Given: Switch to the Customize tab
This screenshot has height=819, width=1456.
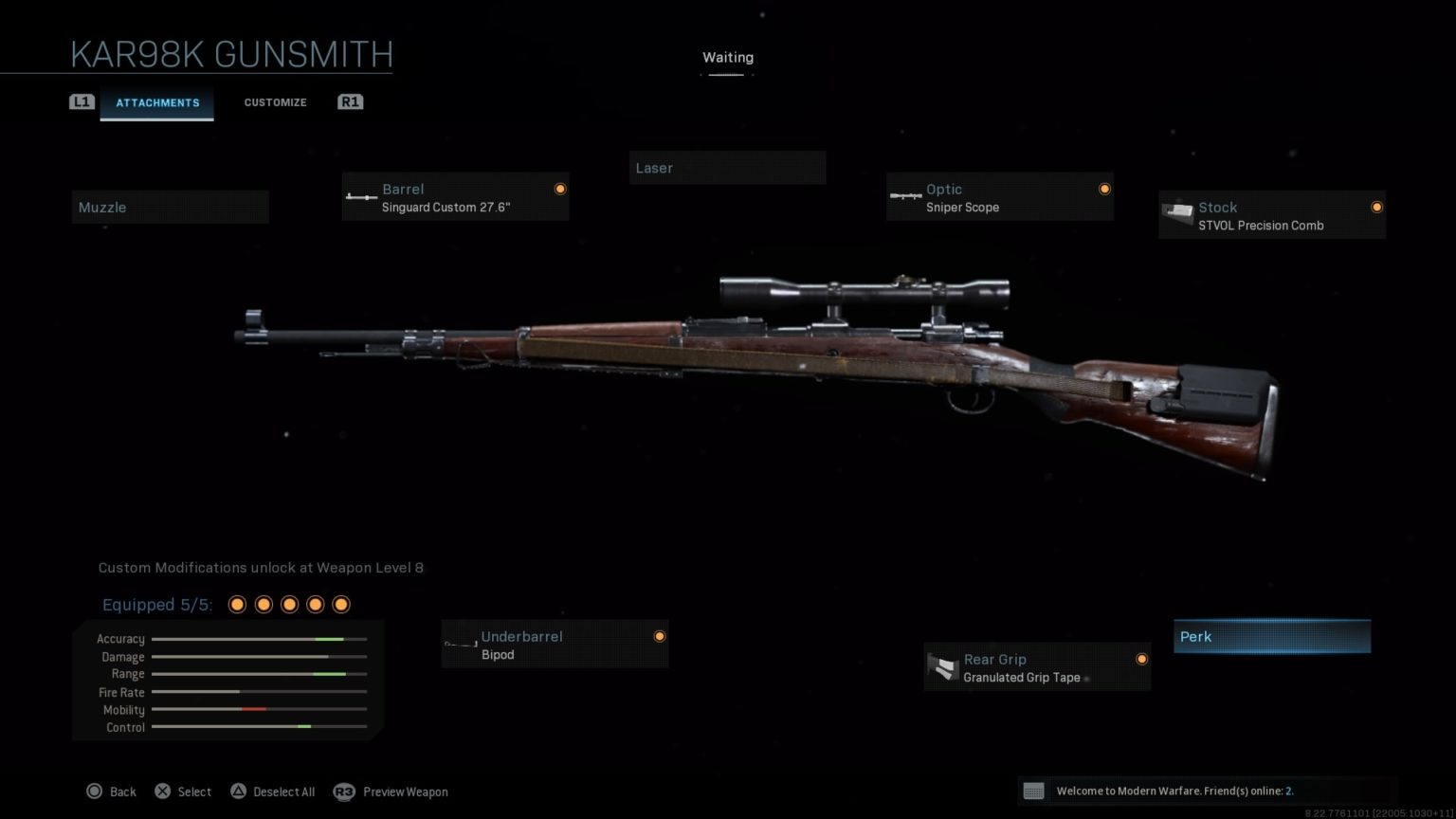Looking at the screenshot, I should 275,101.
